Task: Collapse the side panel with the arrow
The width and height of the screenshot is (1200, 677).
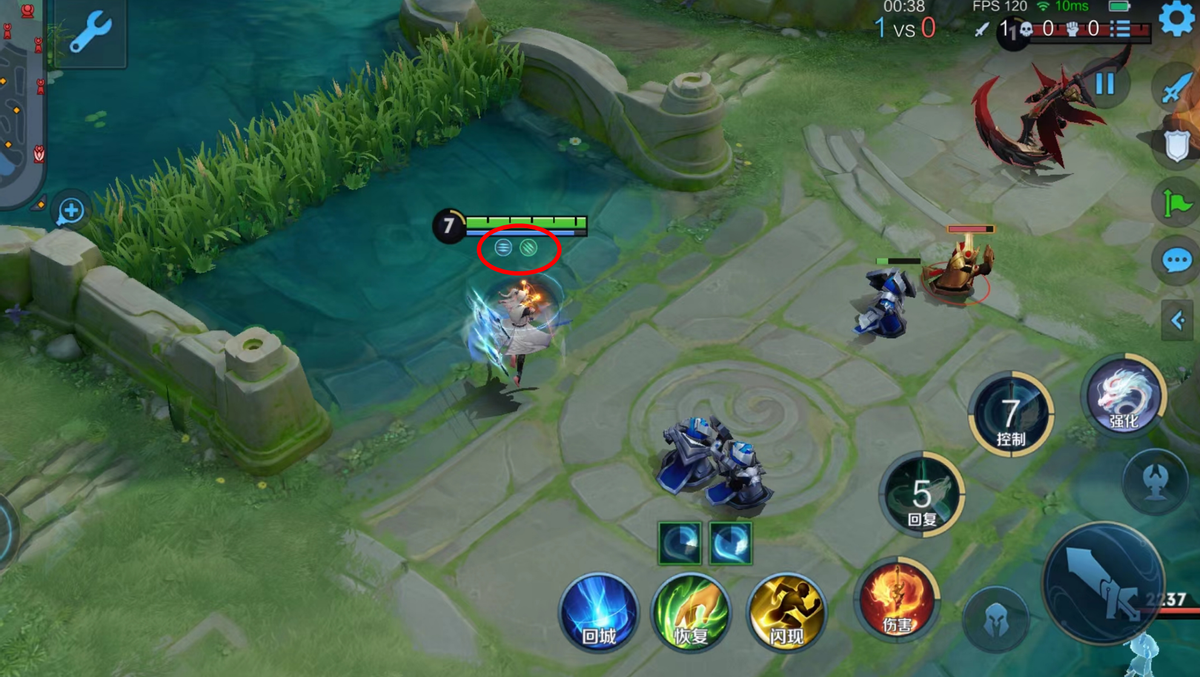Action: (1177, 320)
